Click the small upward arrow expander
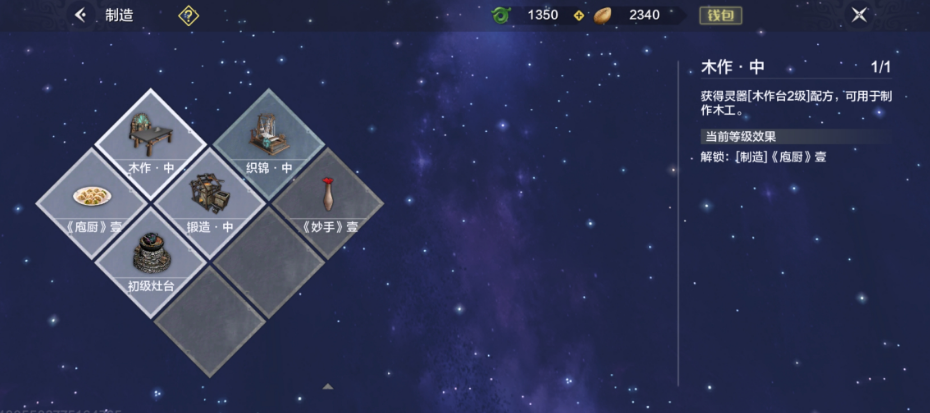The image size is (930, 413). coord(328,386)
